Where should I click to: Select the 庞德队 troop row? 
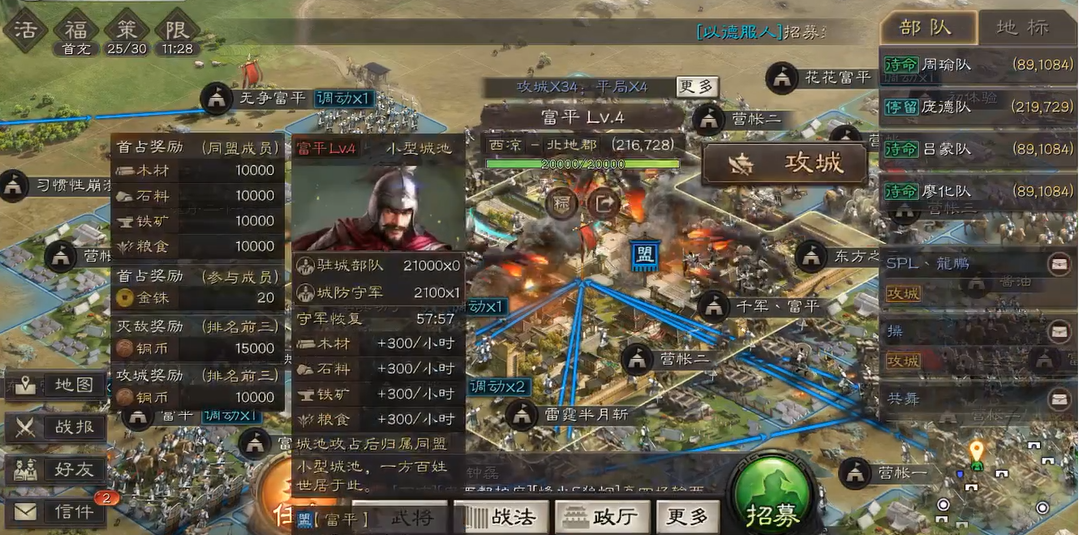coord(978,106)
